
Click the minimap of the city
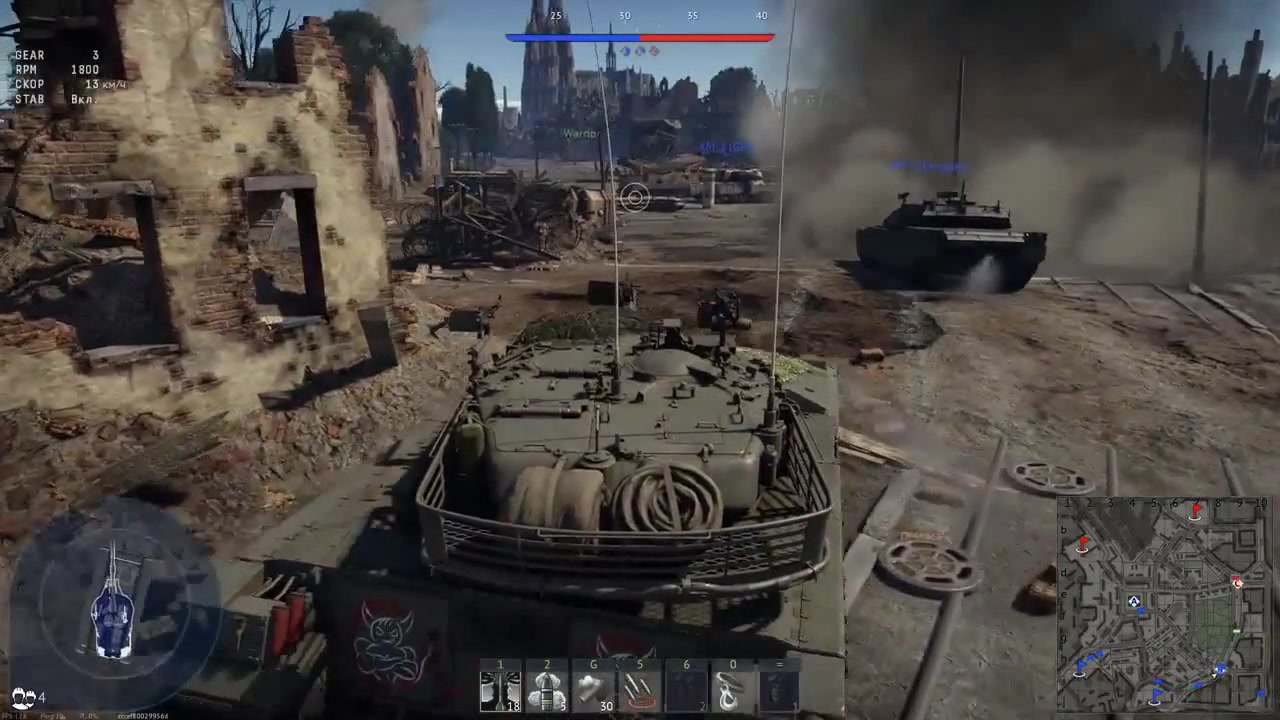coord(1163,603)
